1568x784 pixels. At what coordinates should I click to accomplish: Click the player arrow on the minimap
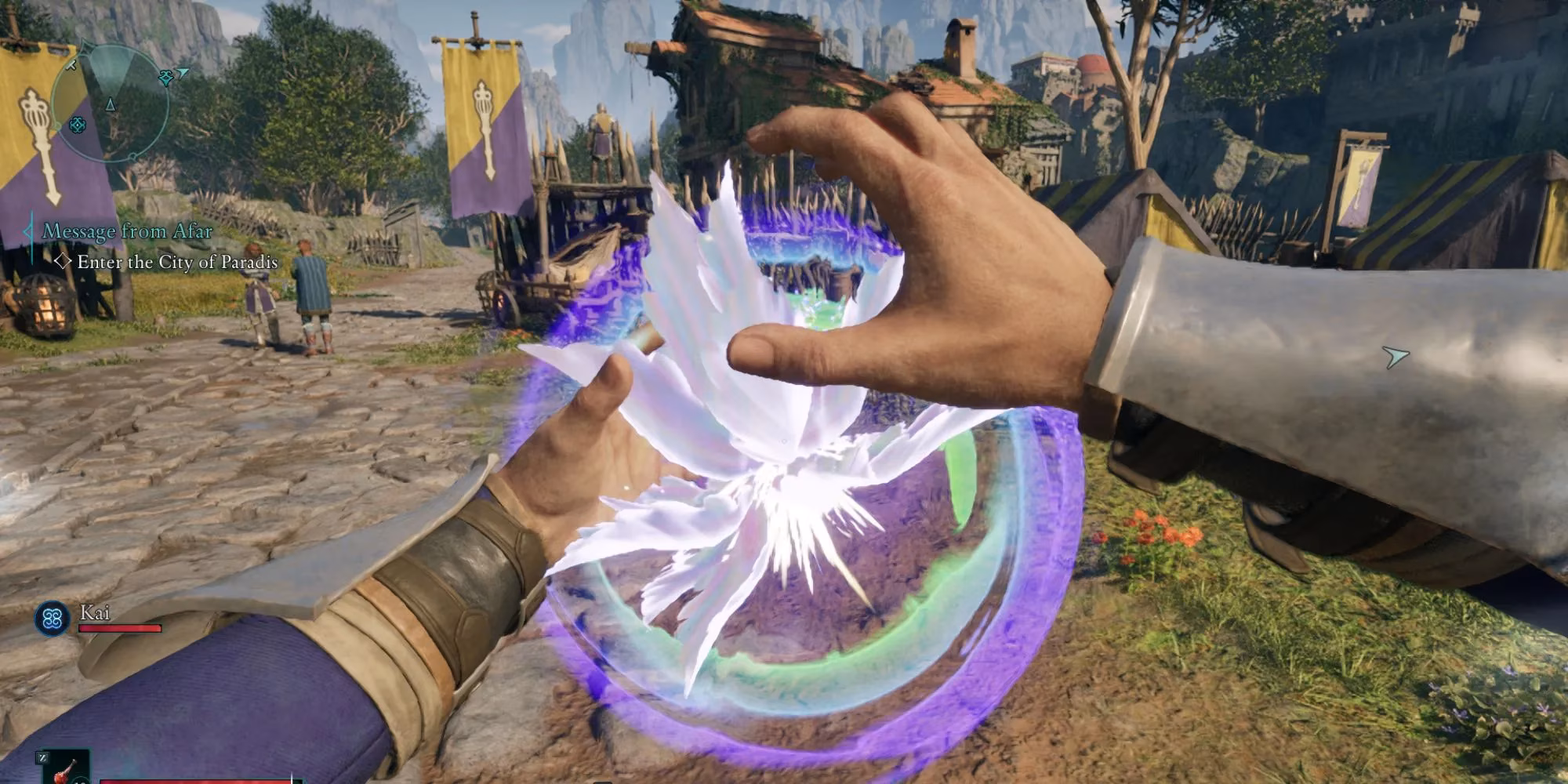point(110,105)
